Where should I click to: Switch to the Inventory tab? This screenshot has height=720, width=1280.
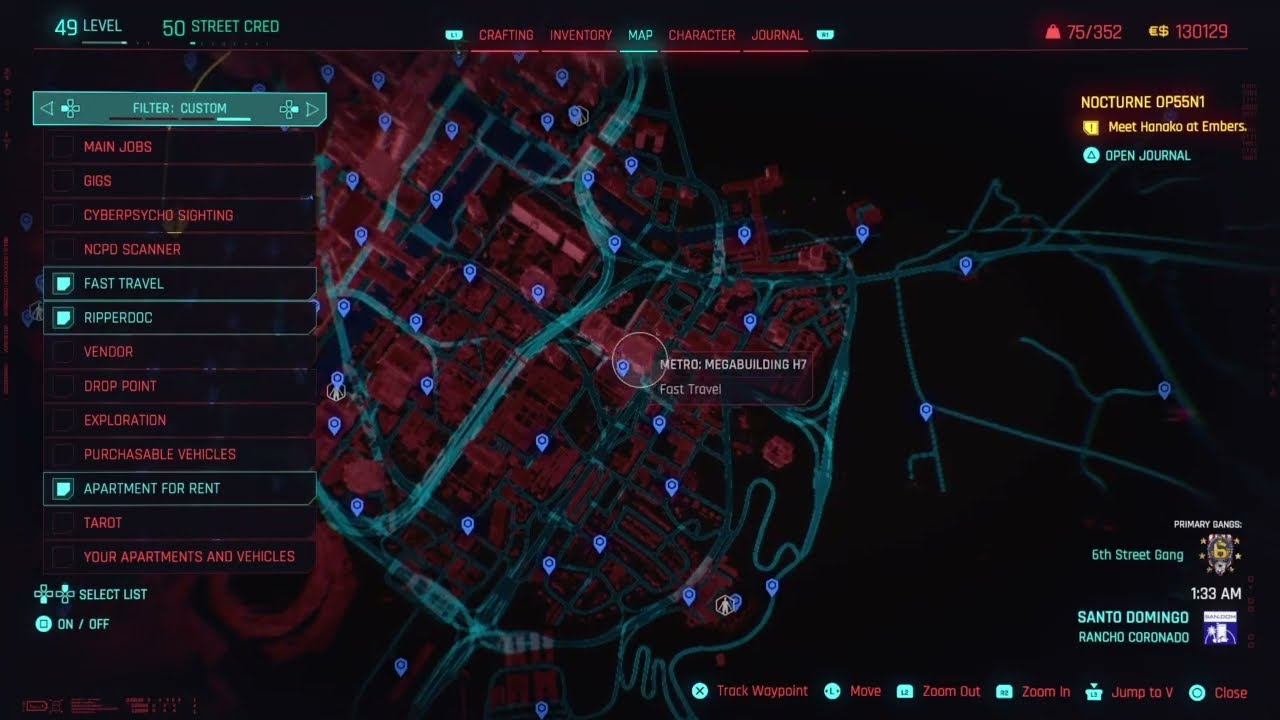click(x=580, y=35)
